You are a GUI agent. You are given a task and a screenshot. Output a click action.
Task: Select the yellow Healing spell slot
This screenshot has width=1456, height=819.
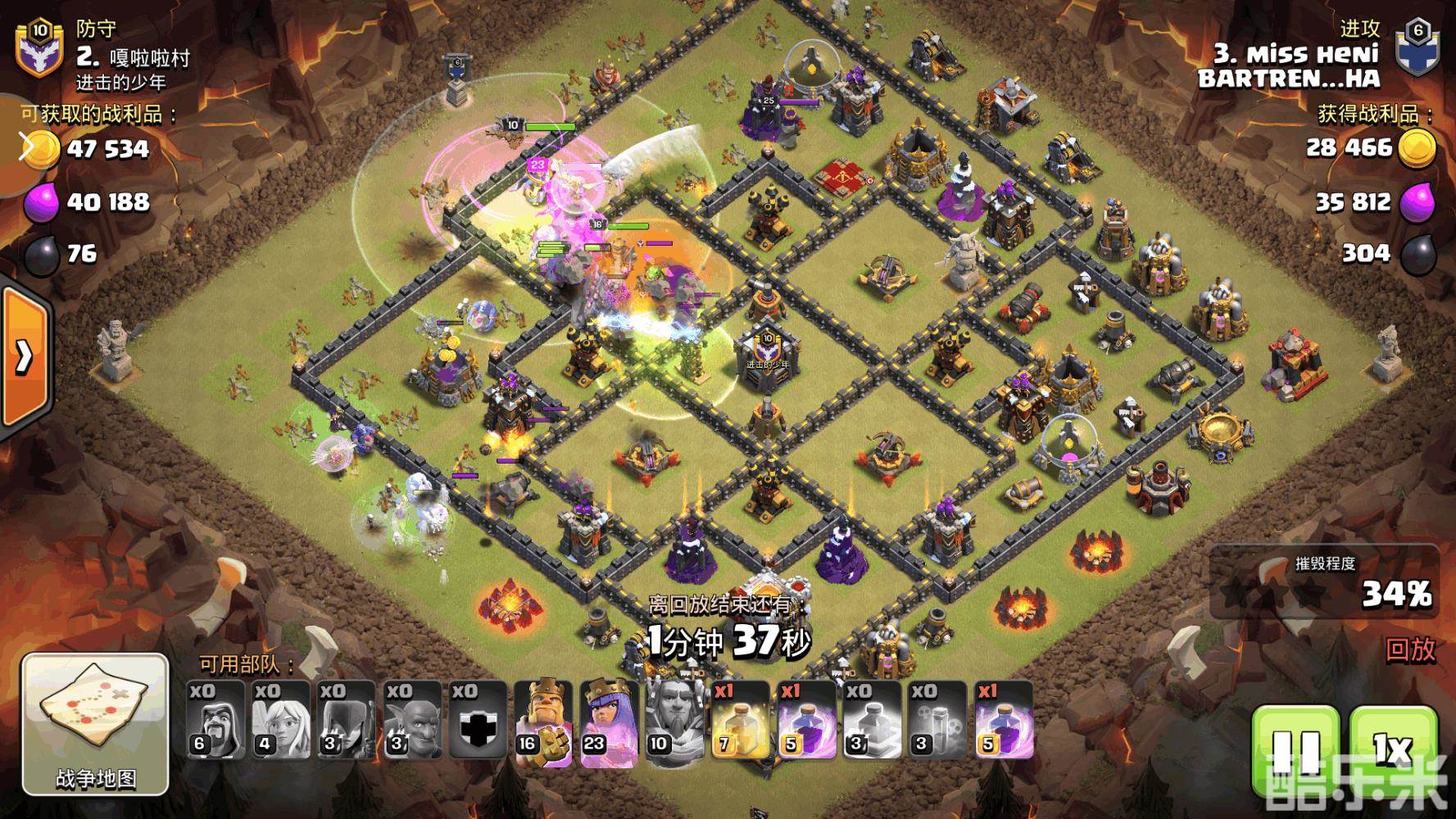point(740,721)
